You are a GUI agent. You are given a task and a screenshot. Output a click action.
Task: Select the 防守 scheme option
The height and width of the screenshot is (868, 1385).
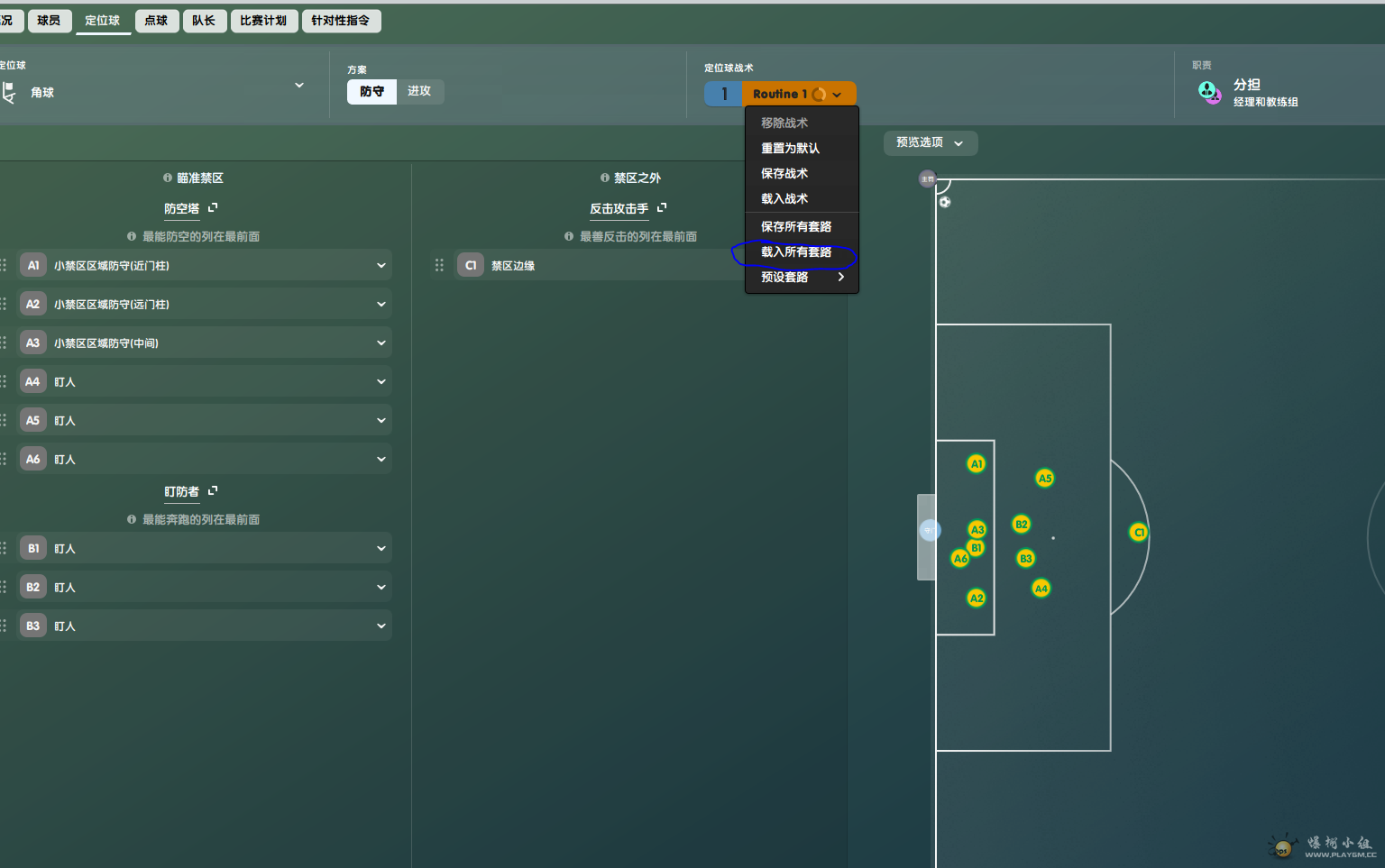coord(371,91)
